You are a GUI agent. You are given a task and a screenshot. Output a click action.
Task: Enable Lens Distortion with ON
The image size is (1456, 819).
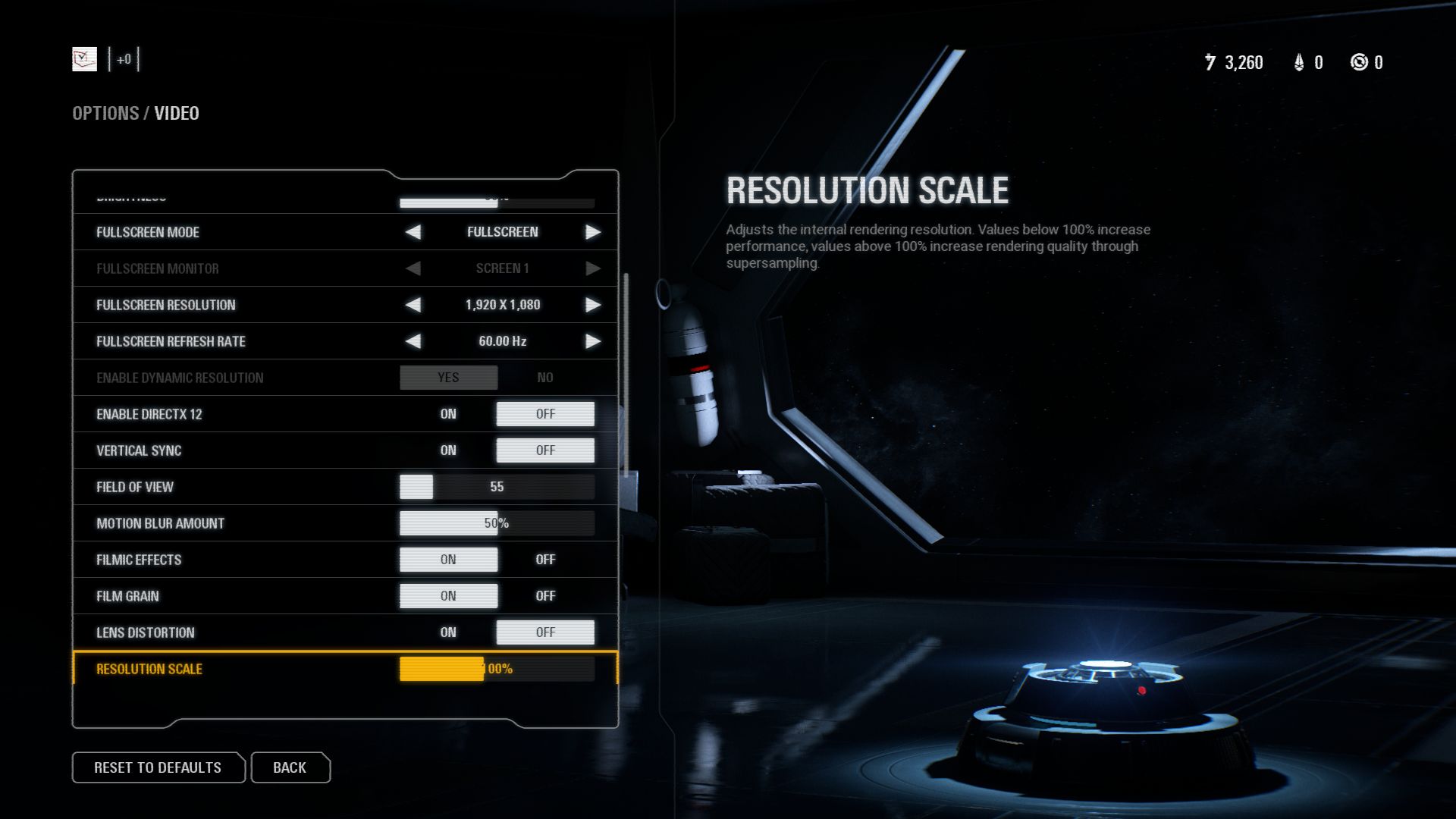pyautogui.click(x=448, y=632)
